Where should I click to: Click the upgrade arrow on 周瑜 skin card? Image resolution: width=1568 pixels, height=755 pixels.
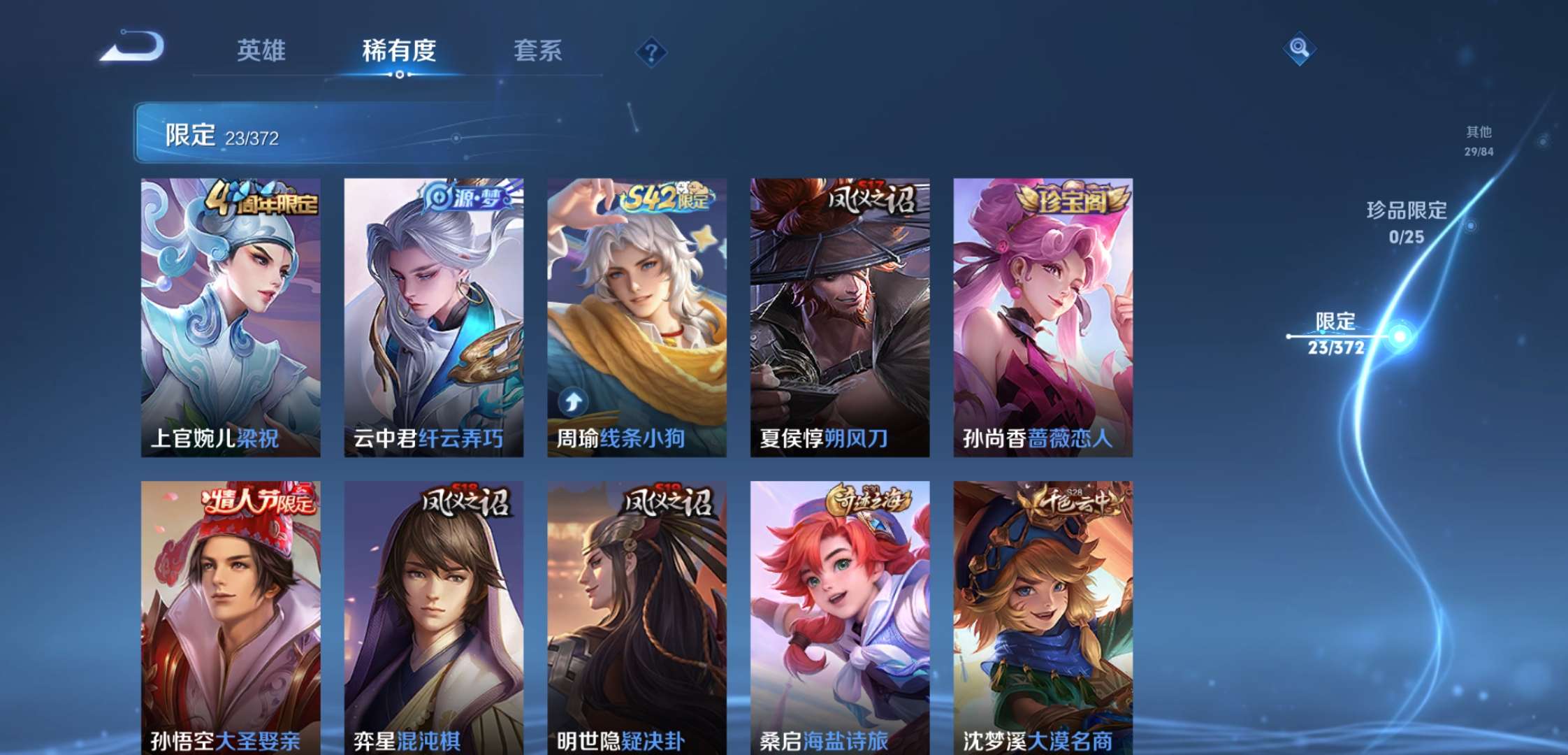[573, 400]
